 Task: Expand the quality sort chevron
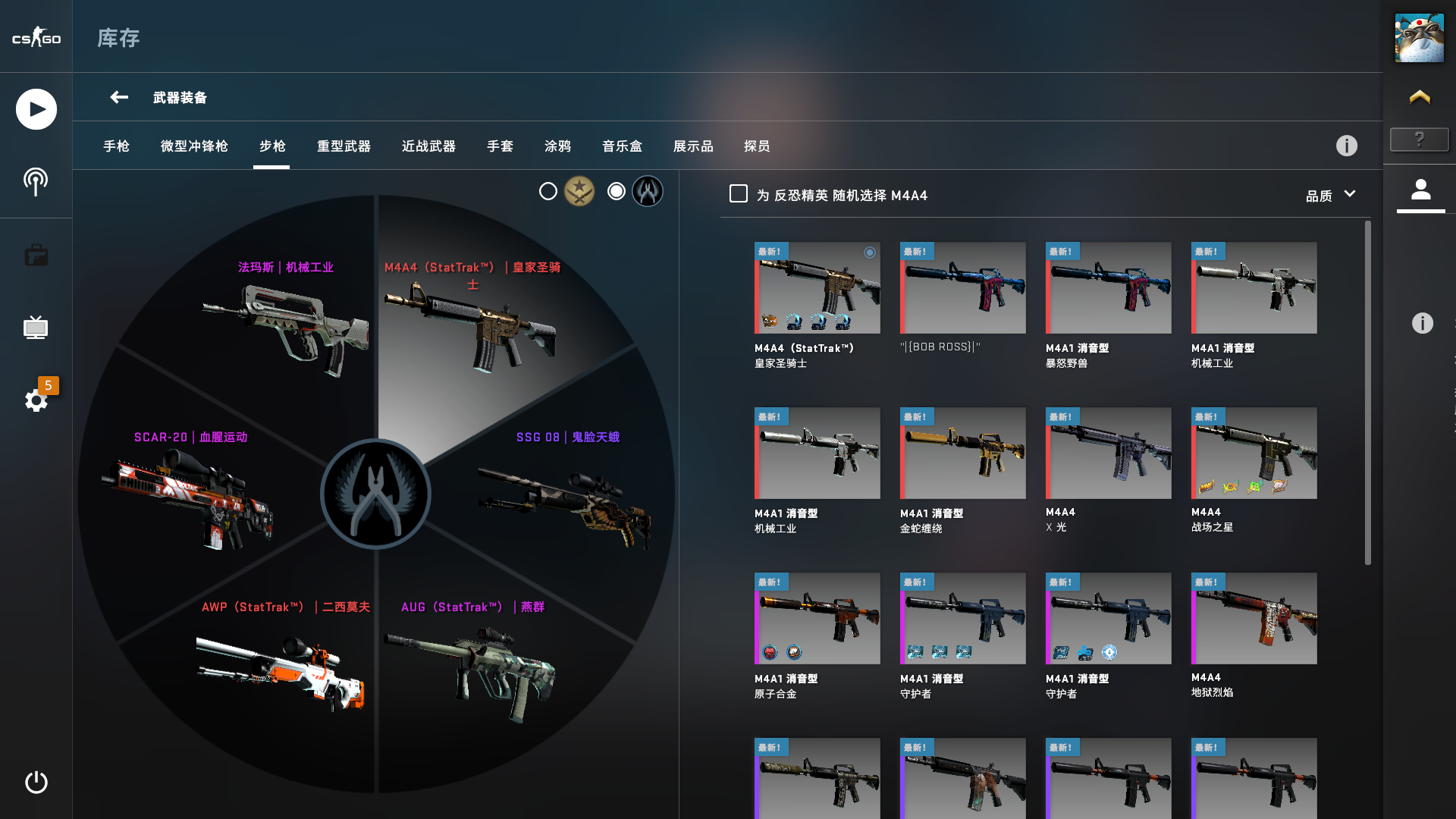(x=1351, y=194)
